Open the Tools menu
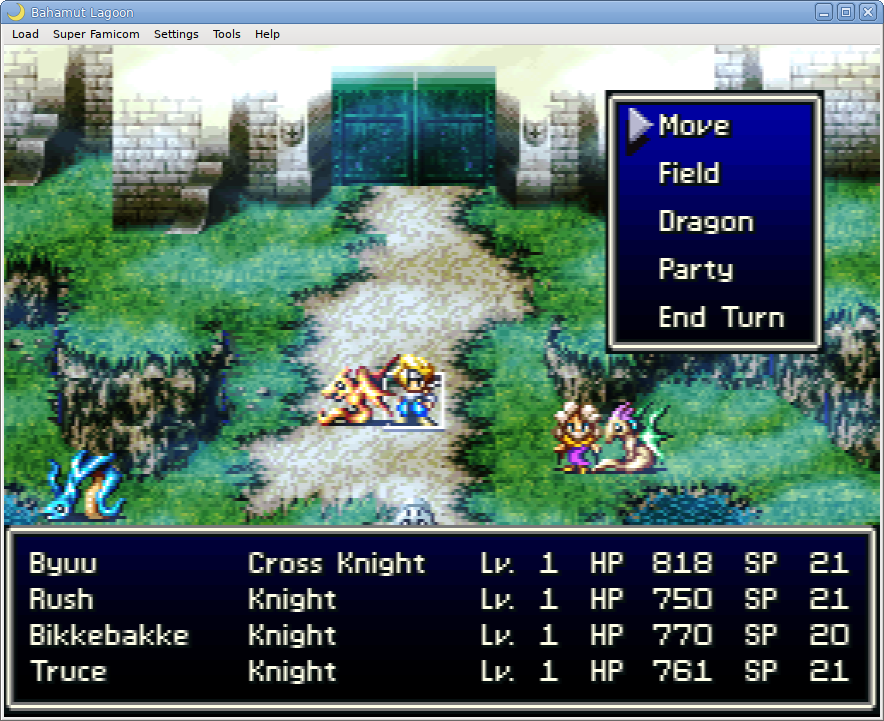The width and height of the screenshot is (884, 721). click(226, 34)
